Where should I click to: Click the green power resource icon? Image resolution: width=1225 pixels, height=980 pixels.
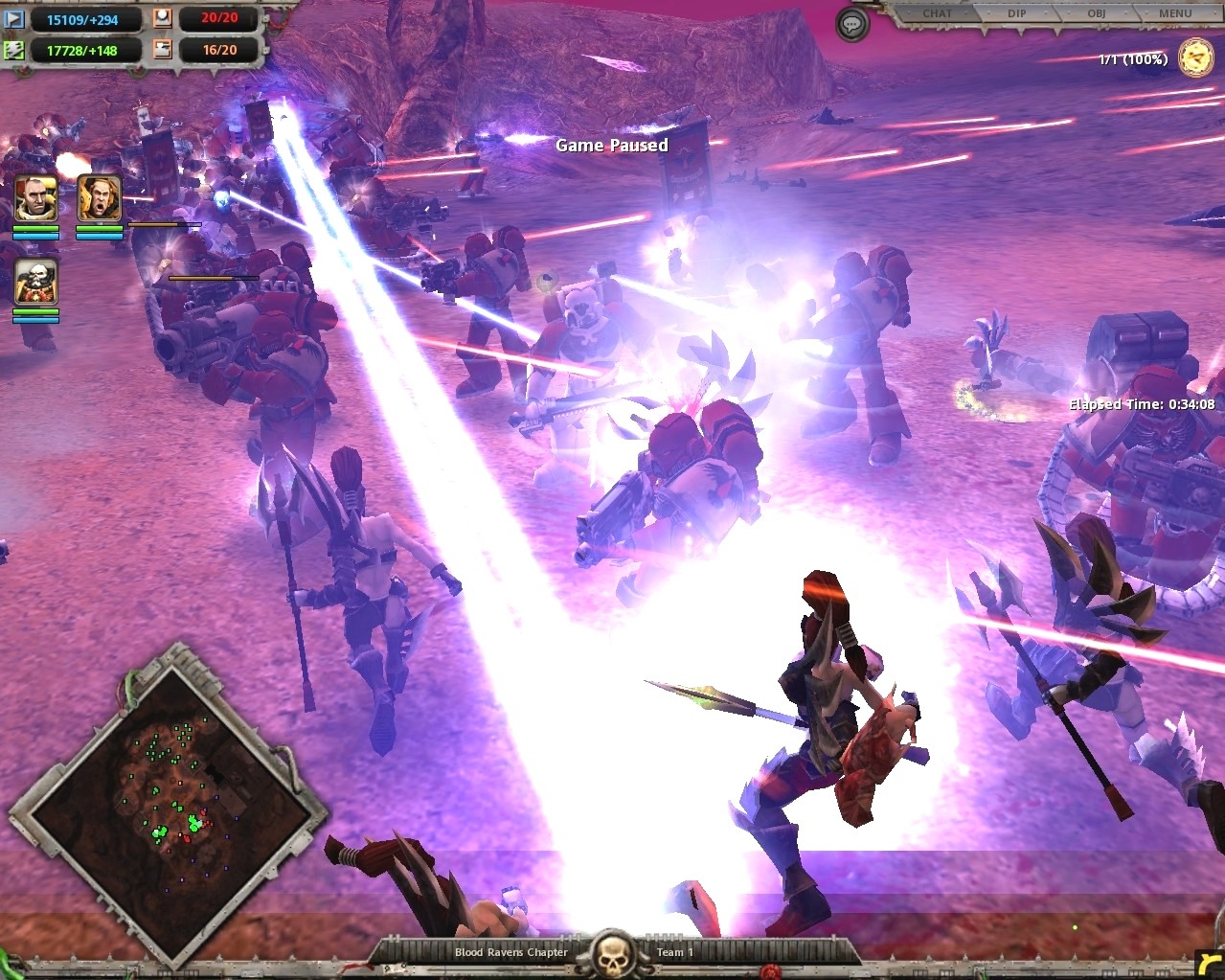[x=14, y=50]
